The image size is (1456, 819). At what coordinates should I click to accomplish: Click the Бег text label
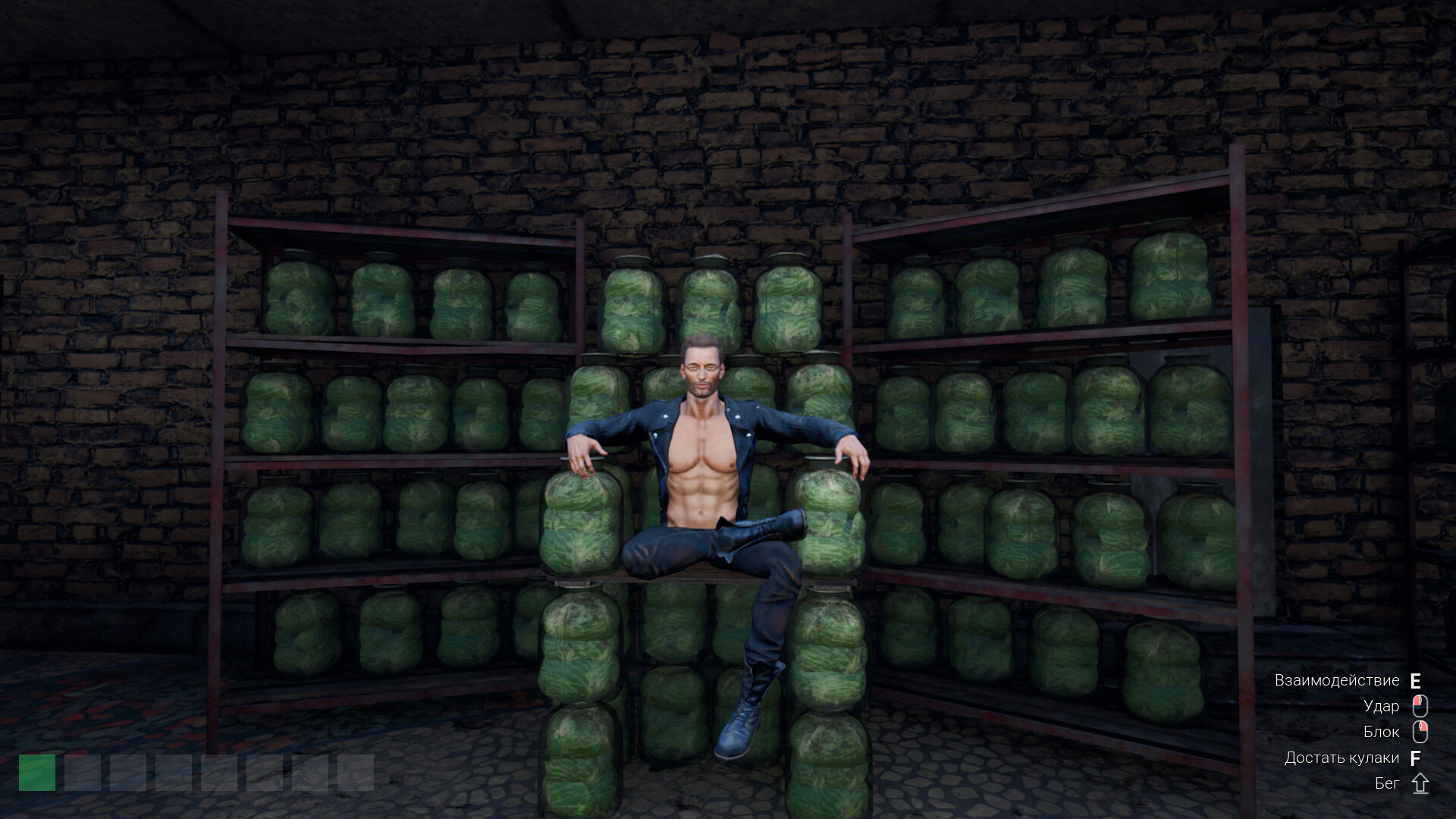click(x=1388, y=783)
